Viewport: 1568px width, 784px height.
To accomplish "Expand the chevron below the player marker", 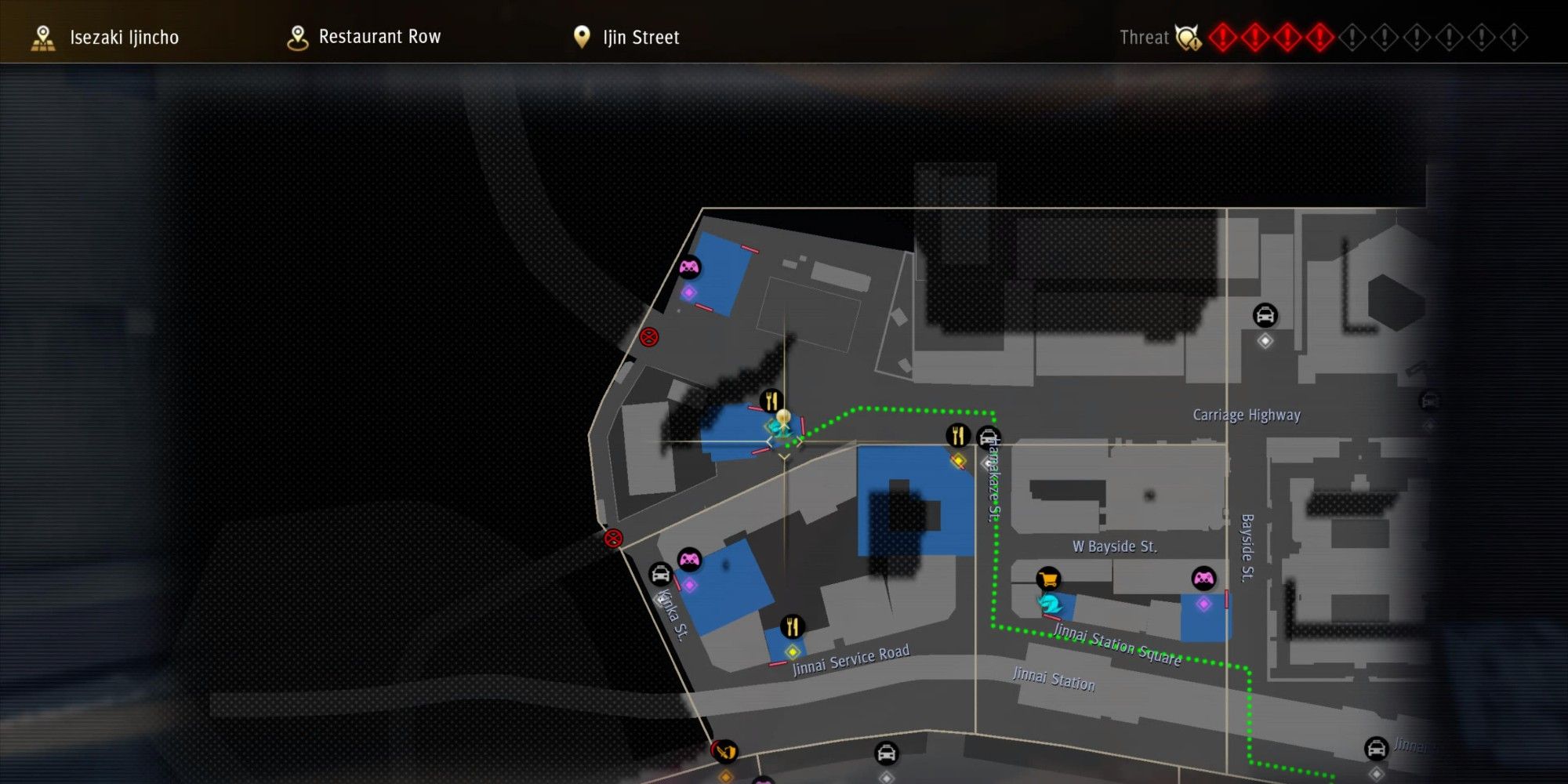I will [782, 455].
